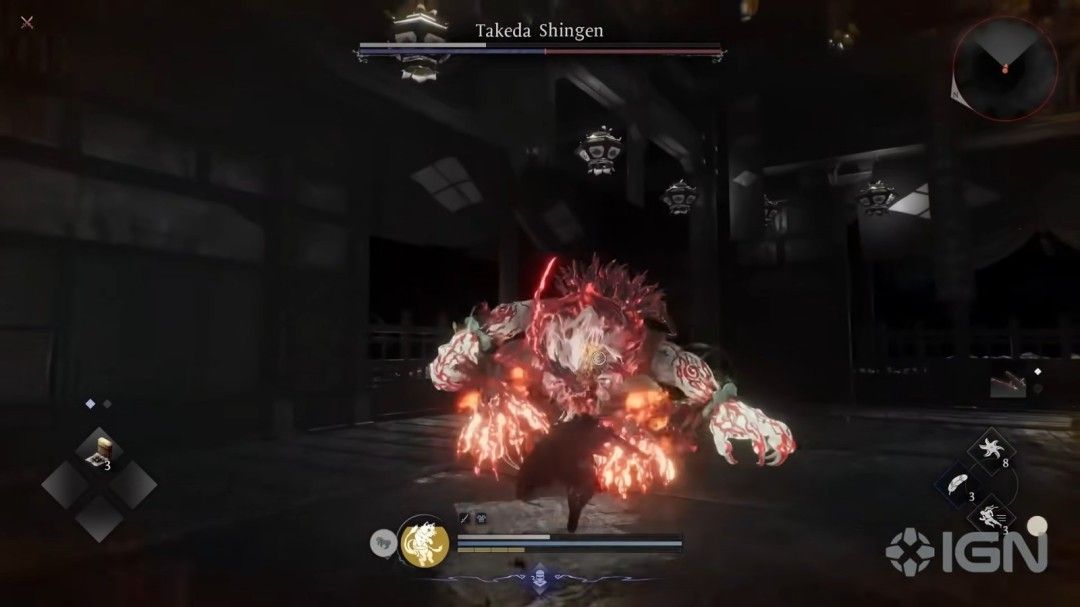Click the pink X icon
This screenshot has width=1080, height=607.
coord(27,22)
